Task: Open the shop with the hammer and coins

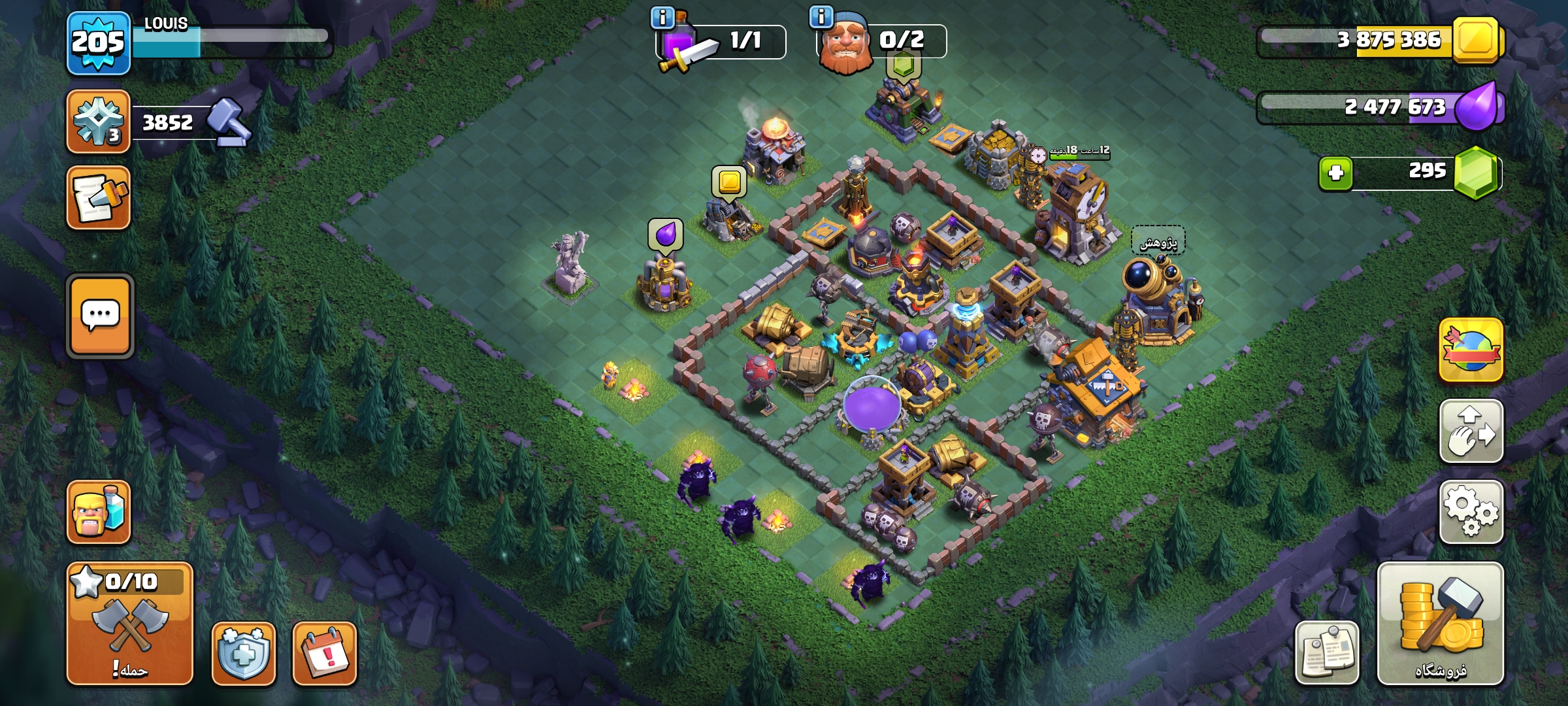Action: pyautogui.click(x=1440, y=623)
